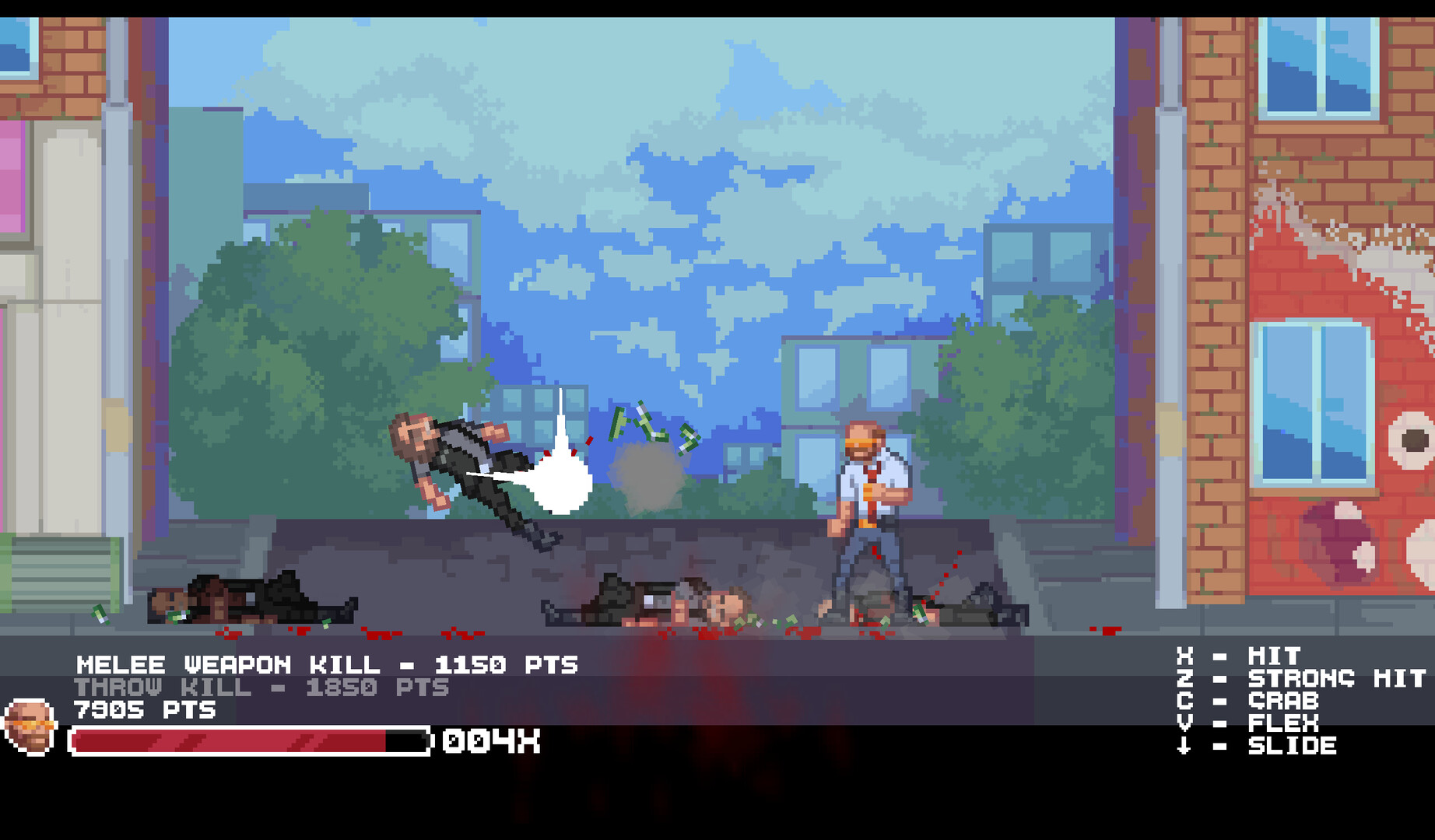Click the faded THROW KILL score text

261,688
